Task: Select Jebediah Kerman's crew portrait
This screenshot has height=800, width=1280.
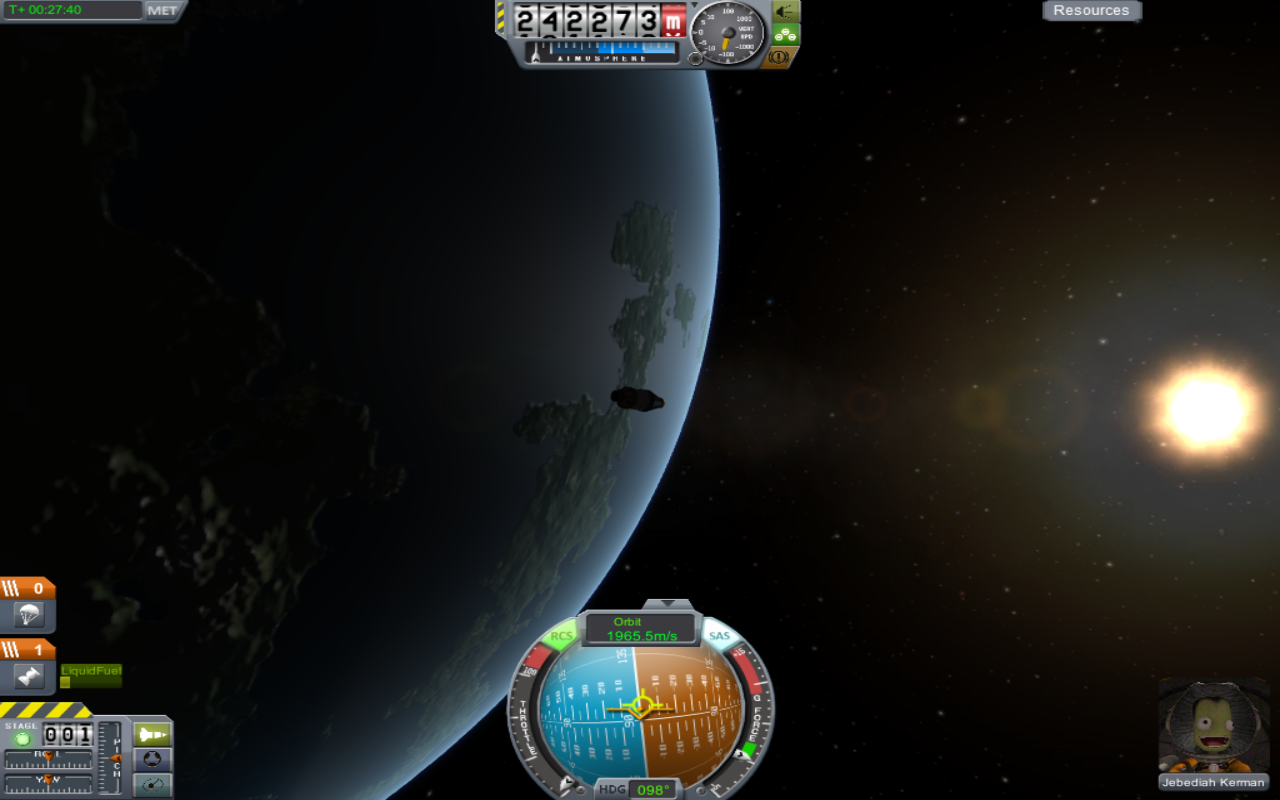Action: 1213,726
